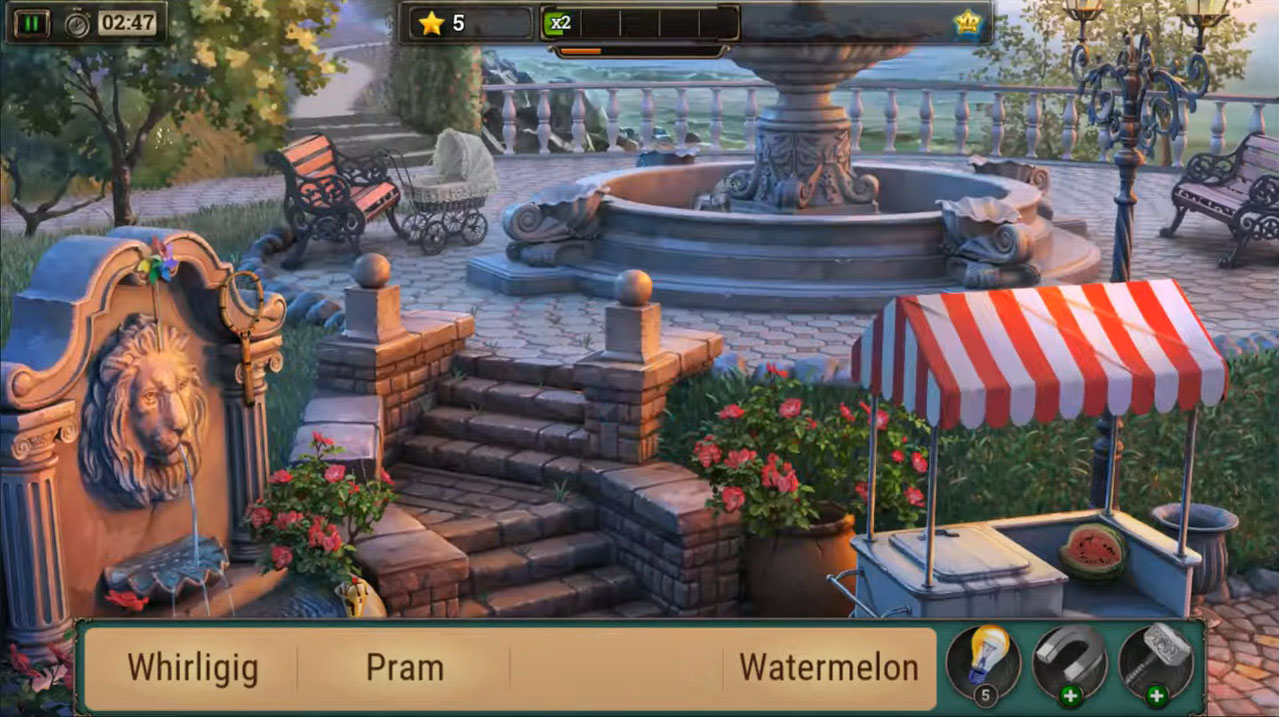Select the Pram word in the list
This screenshot has width=1279, height=717.
click(x=404, y=667)
